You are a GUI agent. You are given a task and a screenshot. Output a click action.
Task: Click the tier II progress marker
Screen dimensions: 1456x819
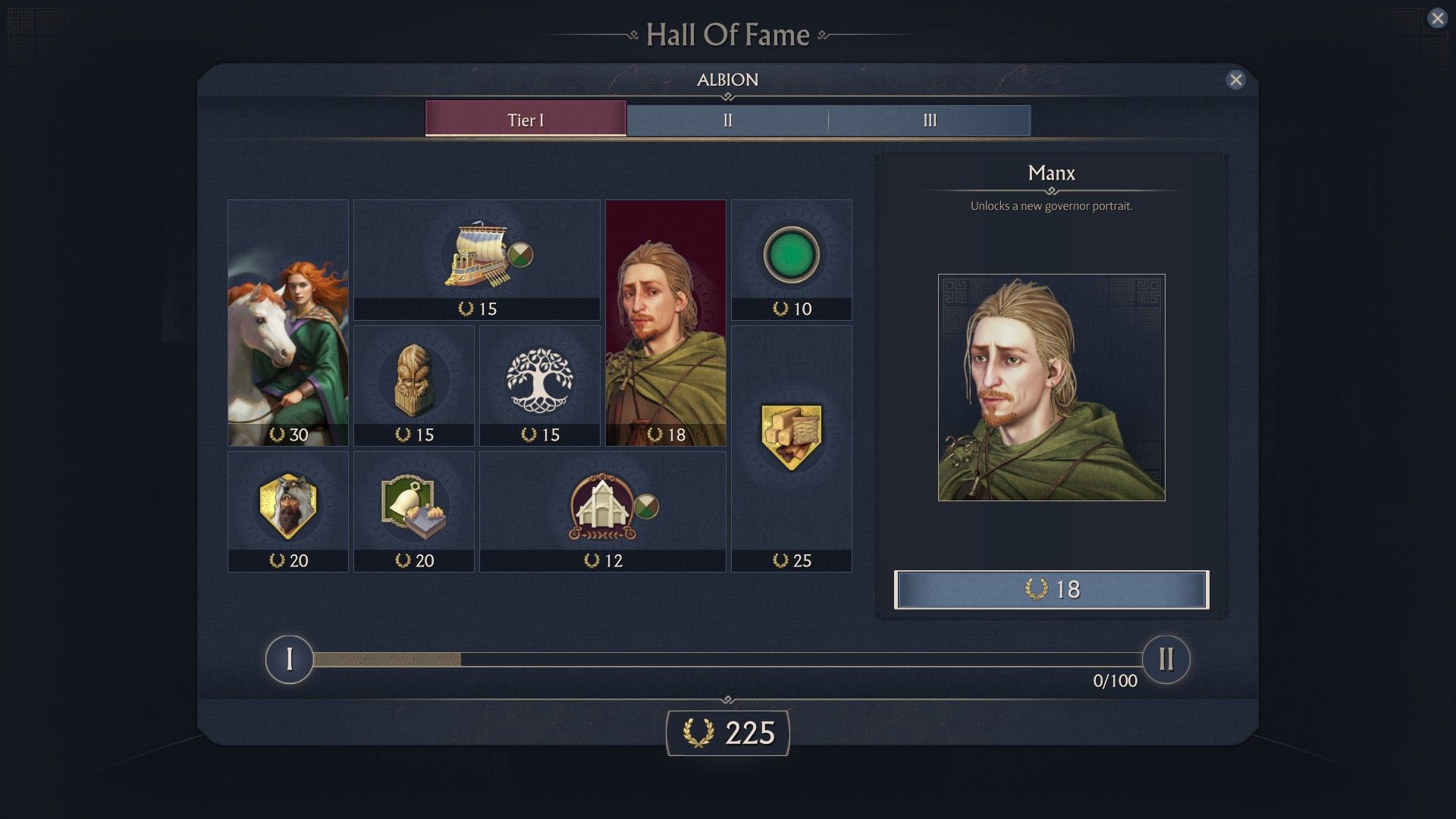pos(1166,659)
